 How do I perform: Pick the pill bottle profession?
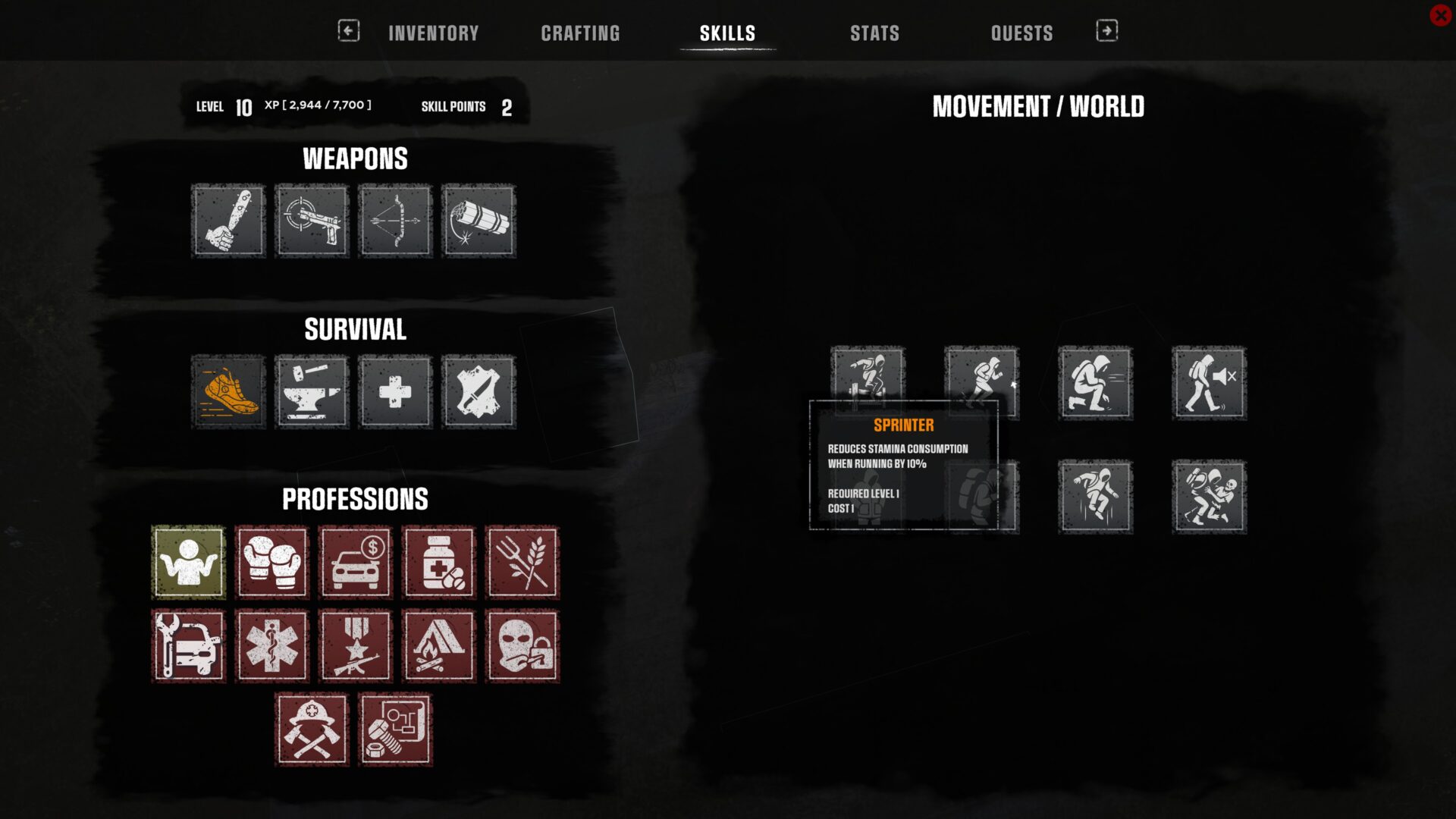point(439,563)
